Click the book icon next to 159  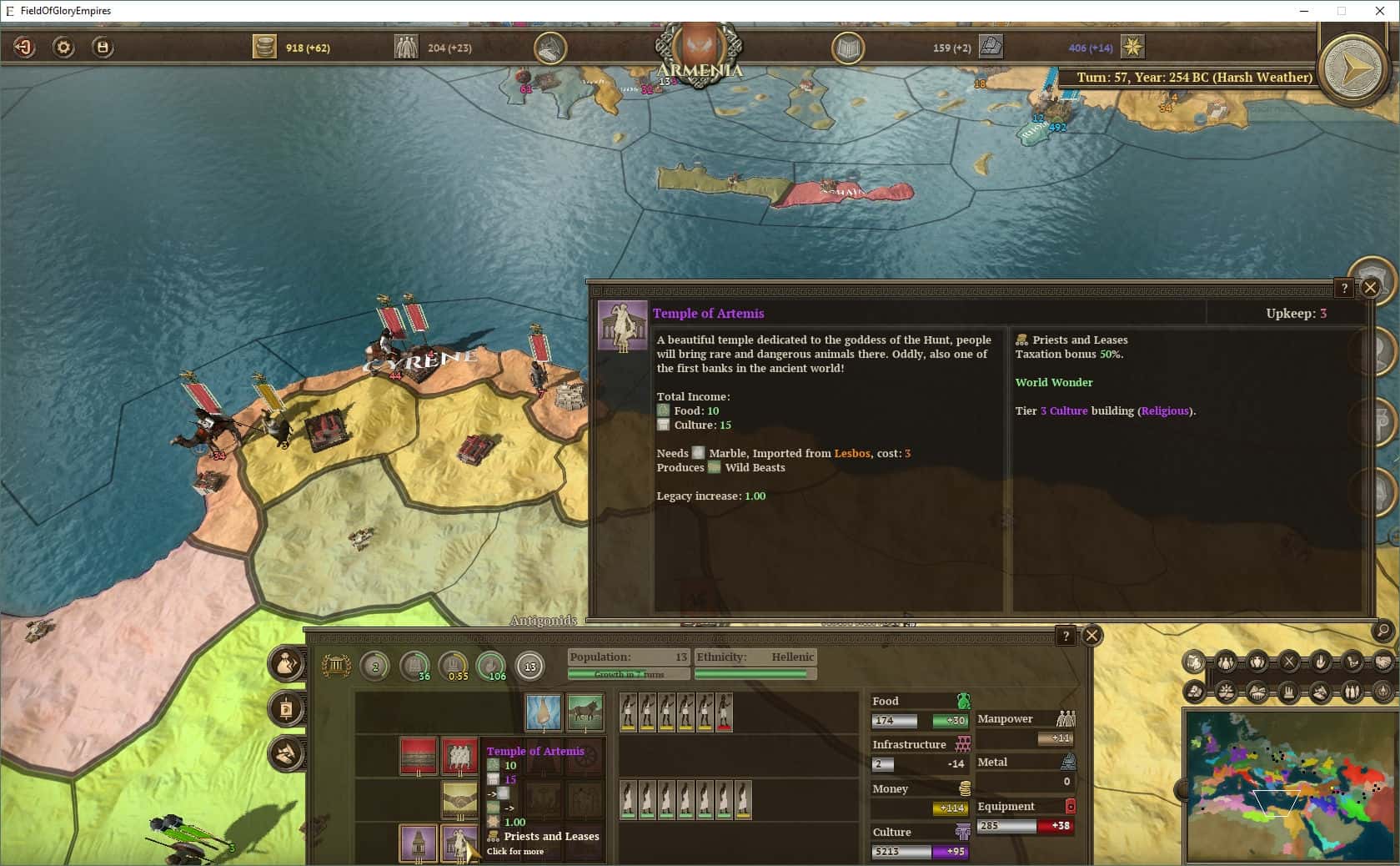click(846, 48)
